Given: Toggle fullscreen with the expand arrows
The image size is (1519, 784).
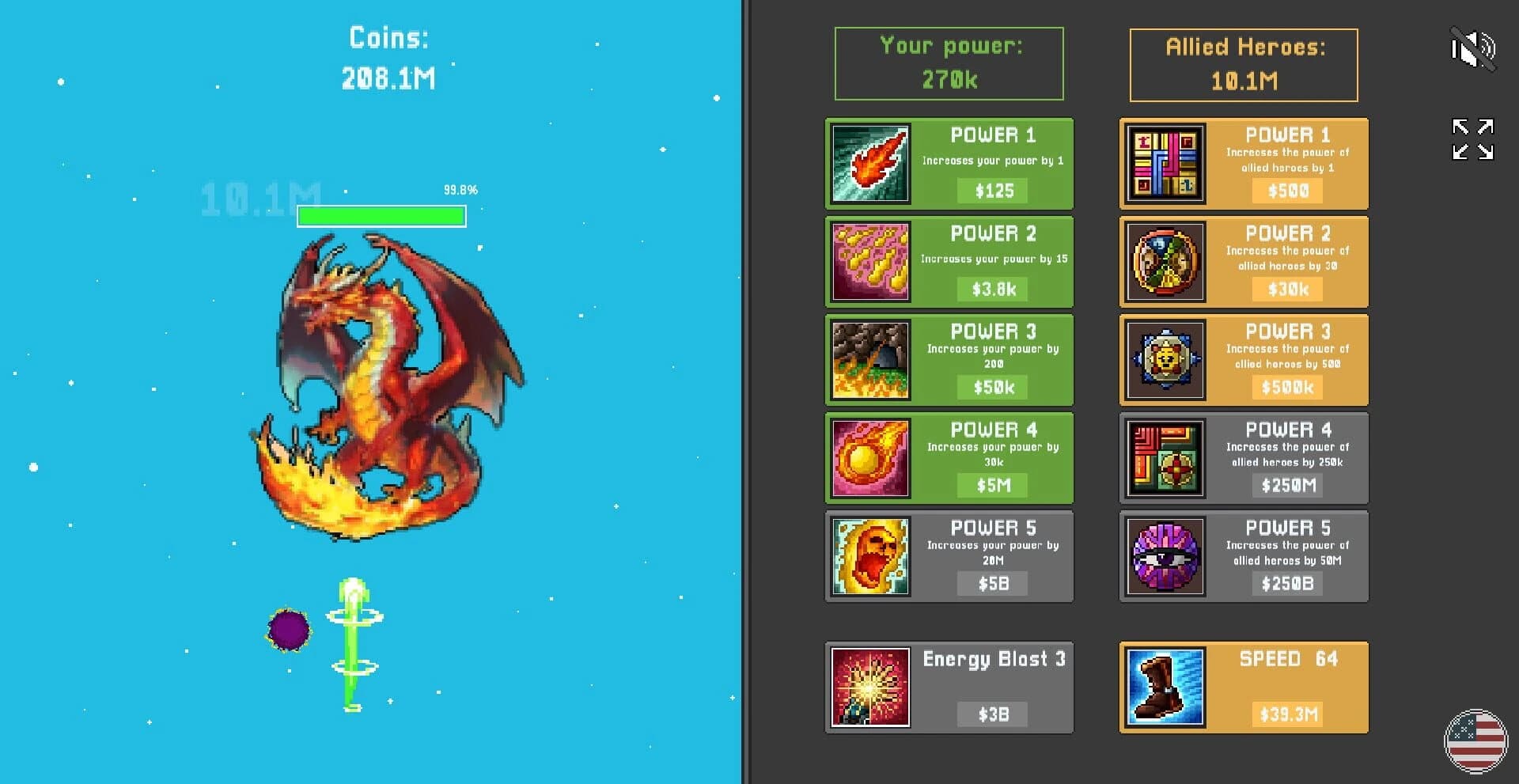Looking at the screenshot, I should coord(1472,138).
